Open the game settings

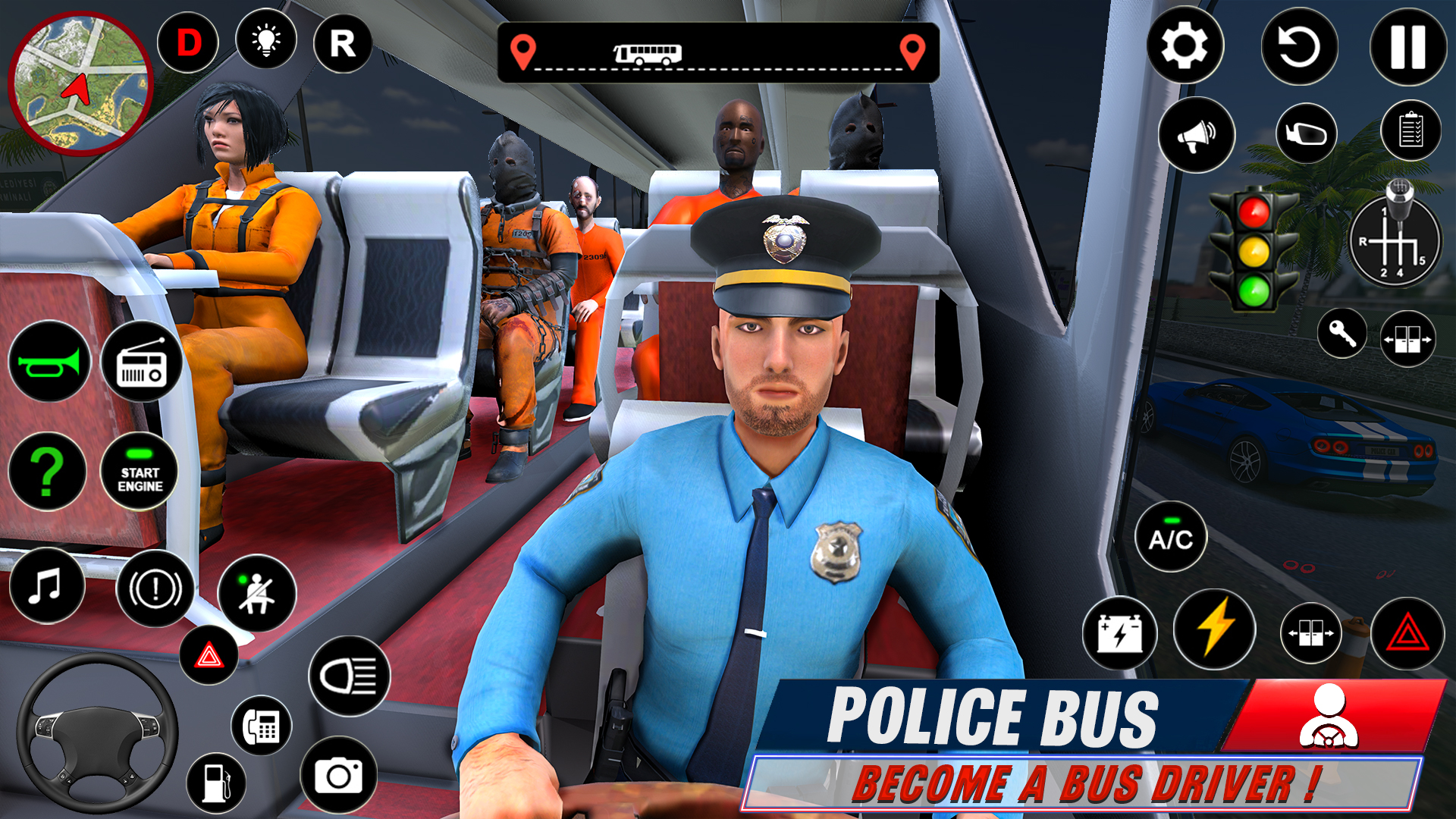click(1187, 45)
